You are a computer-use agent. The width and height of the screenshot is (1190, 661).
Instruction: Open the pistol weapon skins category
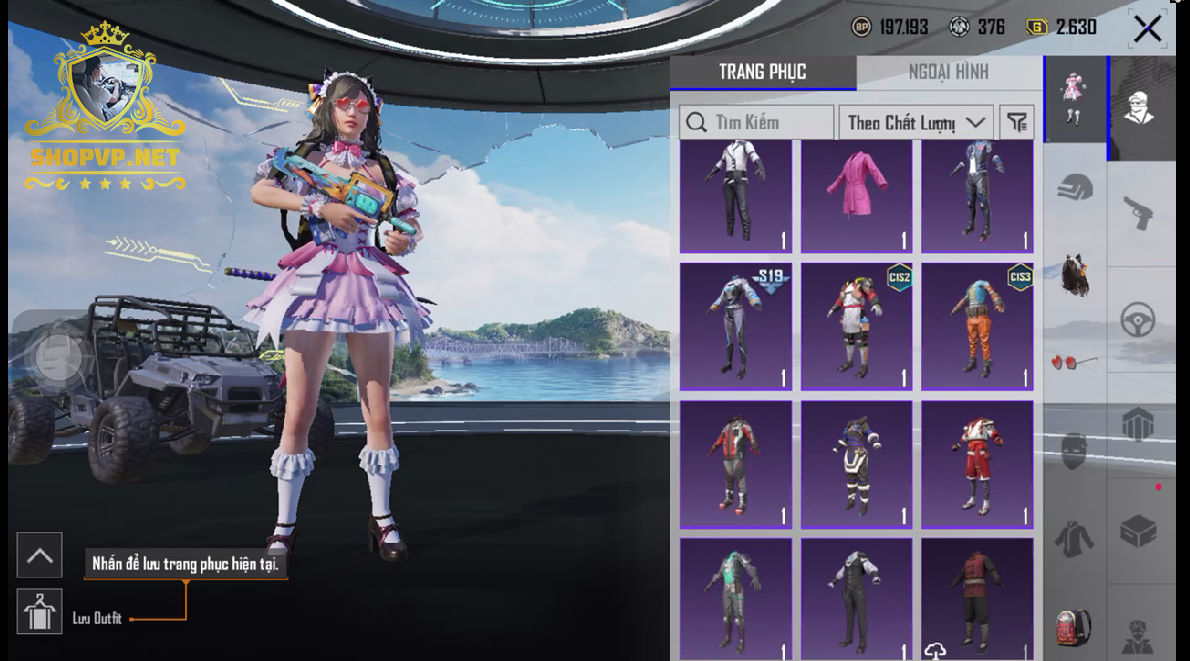1138,212
